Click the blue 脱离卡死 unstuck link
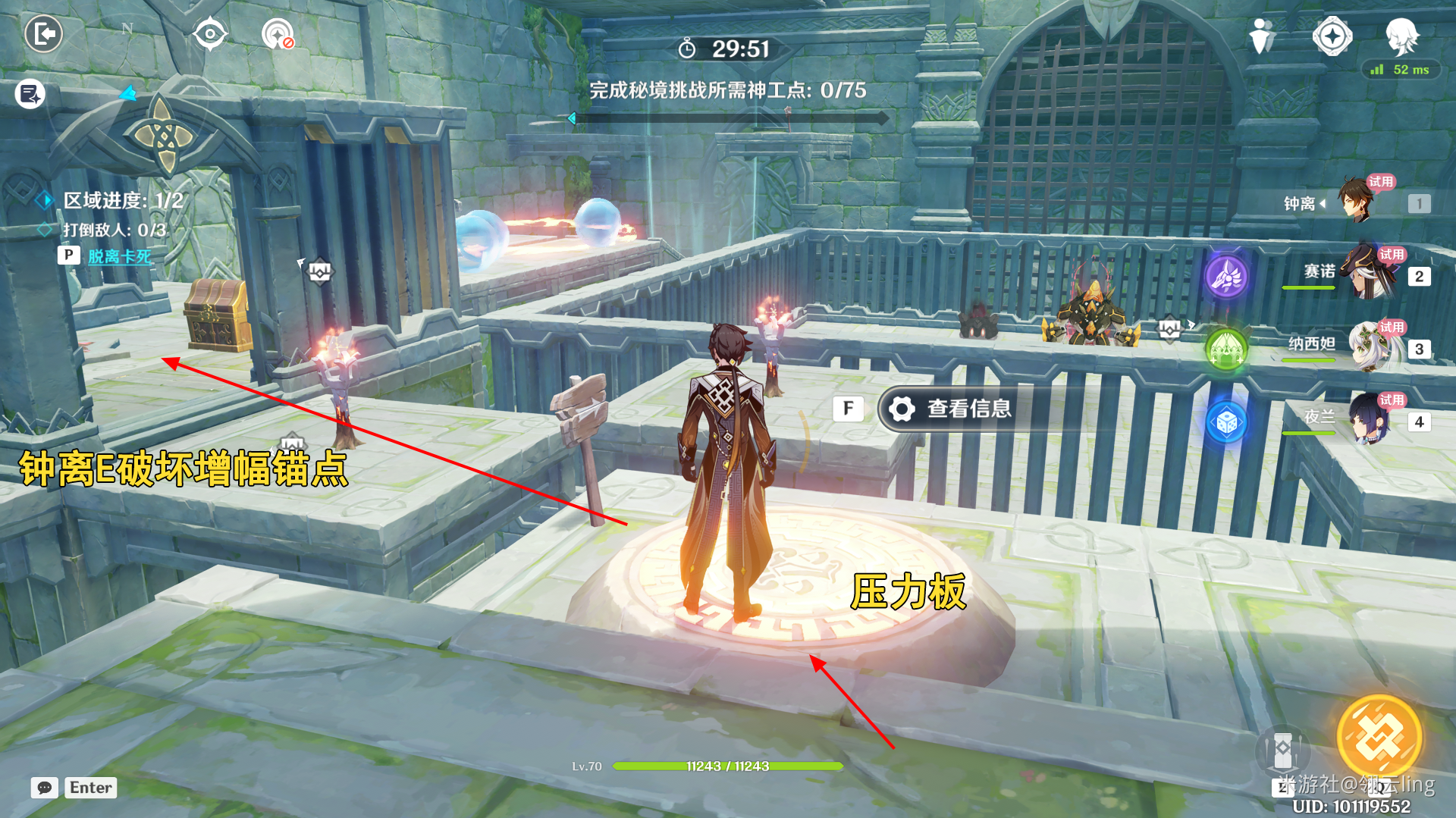The image size is (1456, 818). (x=120, y=256)
